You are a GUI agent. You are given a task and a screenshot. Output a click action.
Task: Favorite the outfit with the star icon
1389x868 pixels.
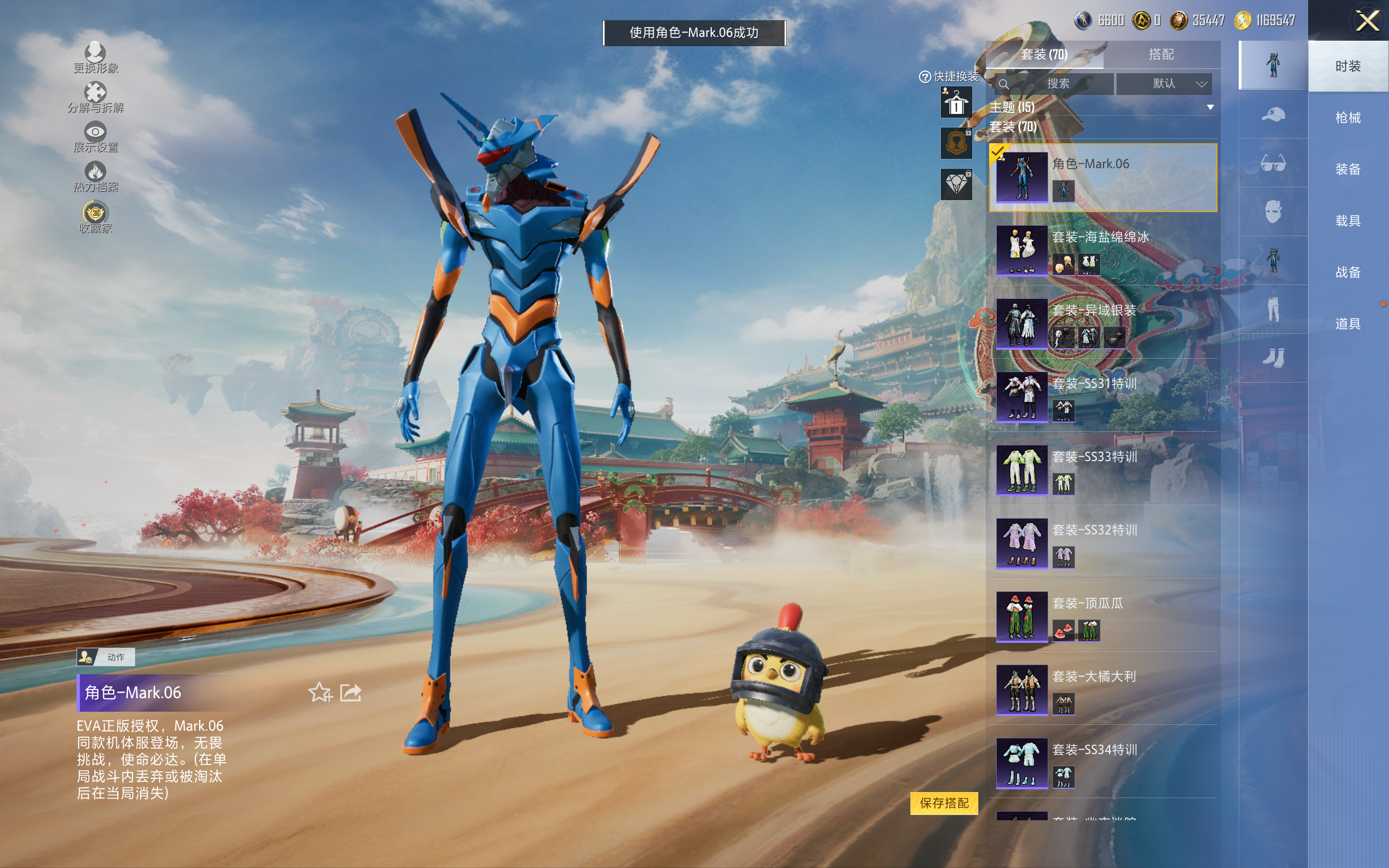pyautogui.click(x=320, y=692)
